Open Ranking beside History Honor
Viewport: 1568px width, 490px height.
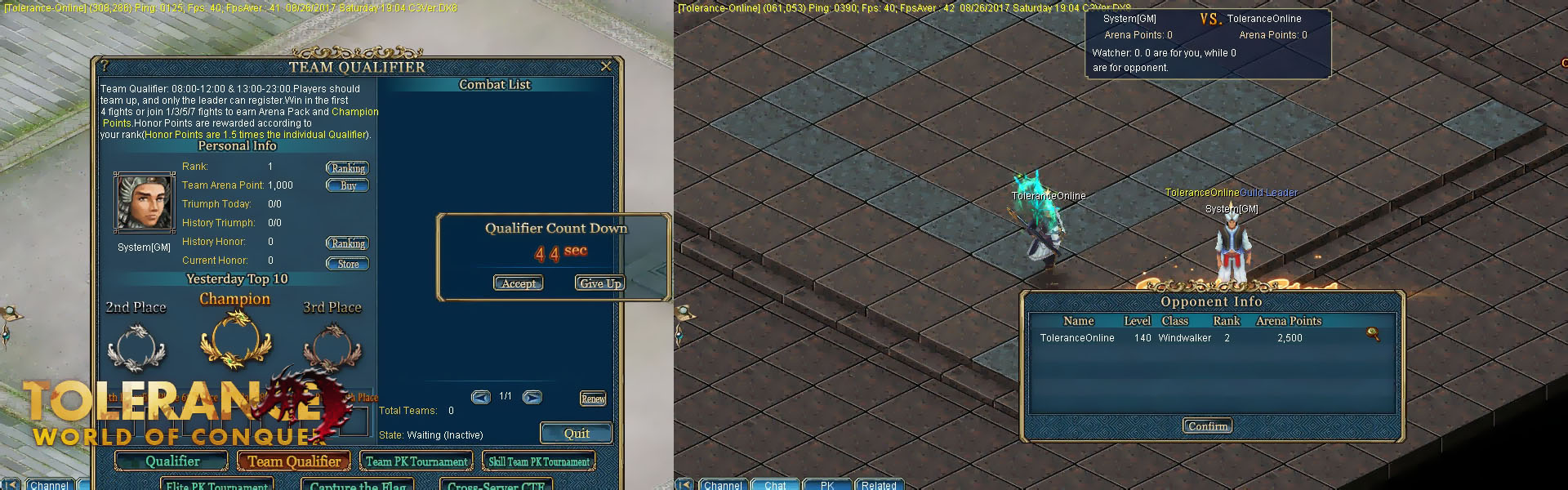(x=348, y=243)
